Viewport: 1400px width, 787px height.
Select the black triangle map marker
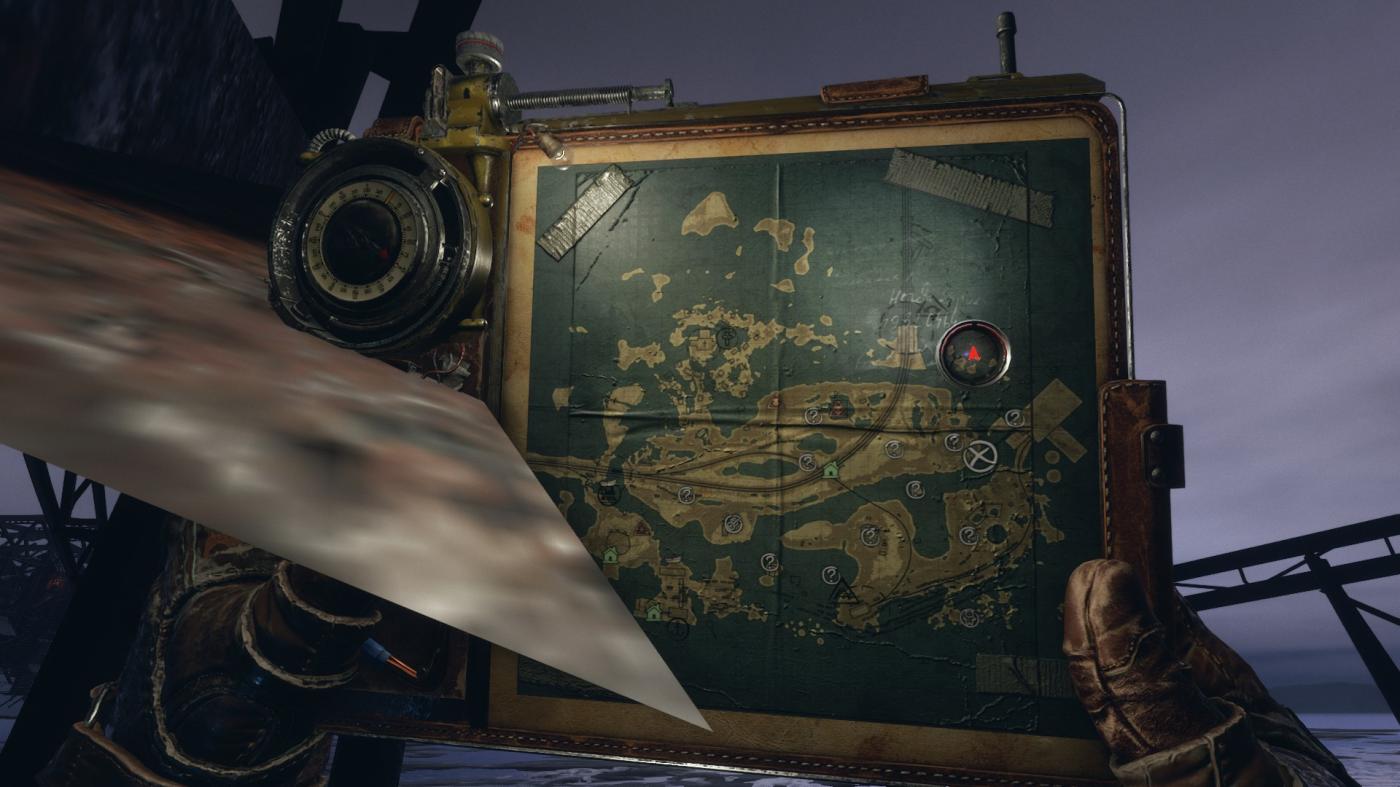[846, 591]
